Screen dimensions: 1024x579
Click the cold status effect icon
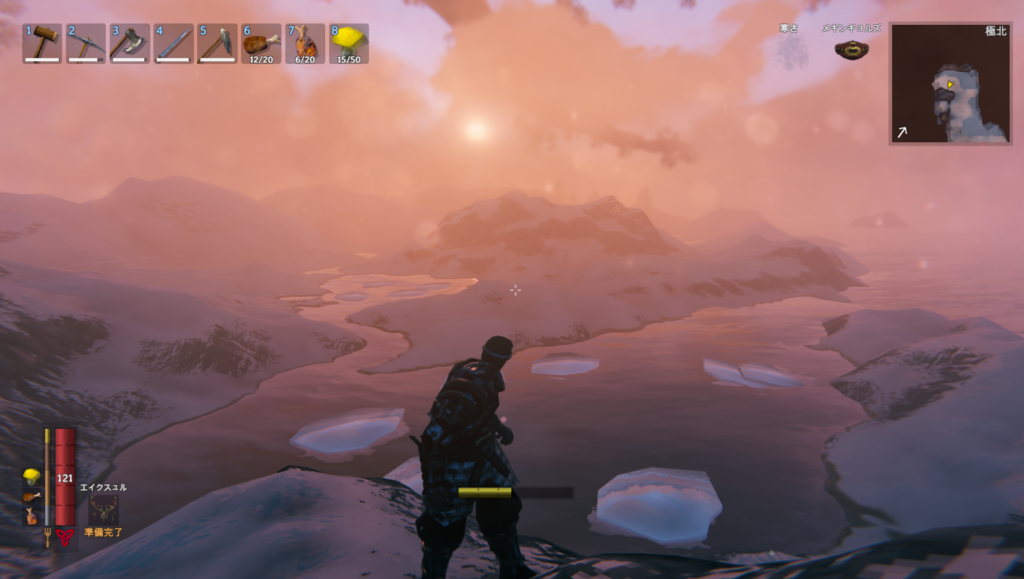(793, 49)
